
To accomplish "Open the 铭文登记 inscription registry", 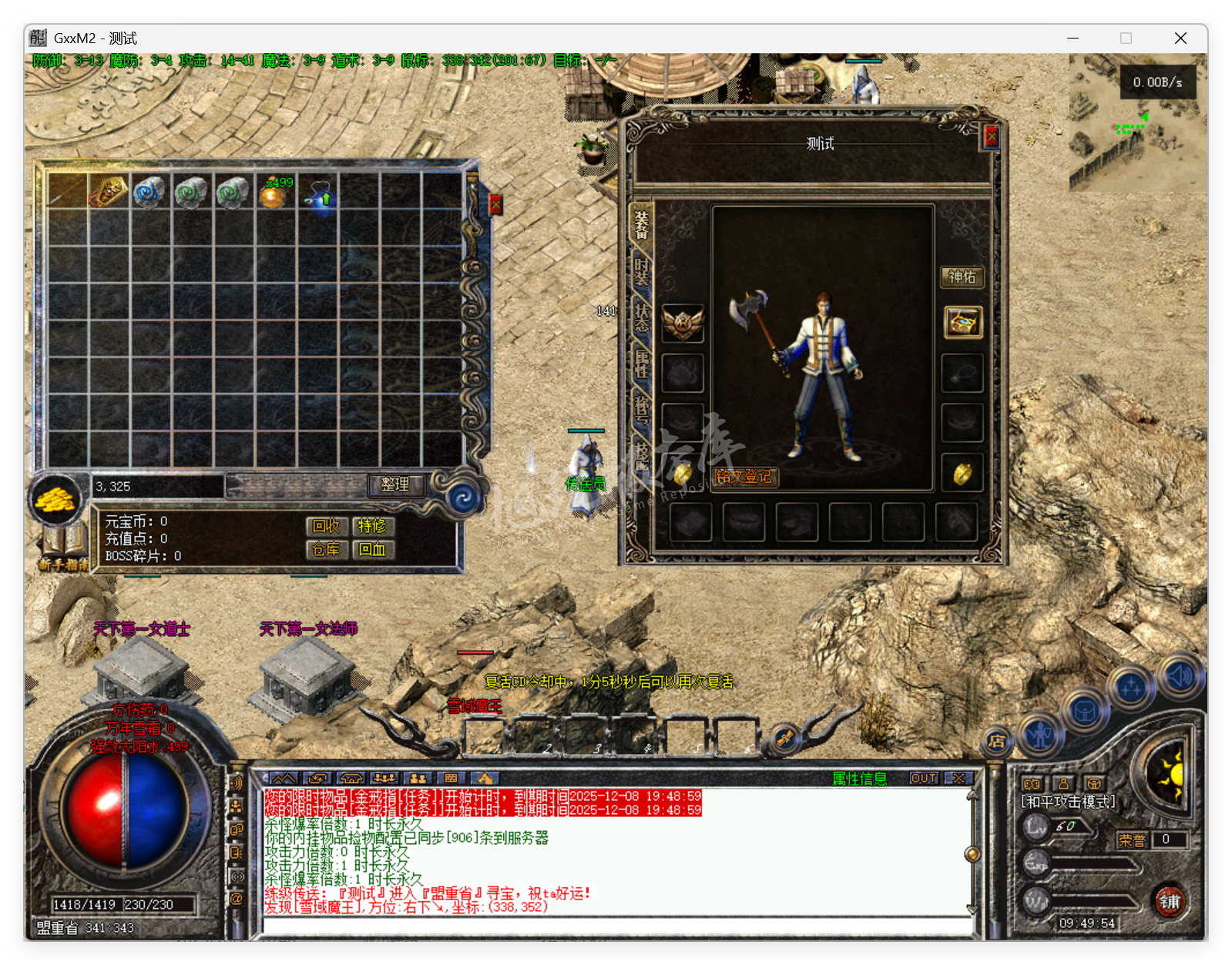I will click(744, 477).
